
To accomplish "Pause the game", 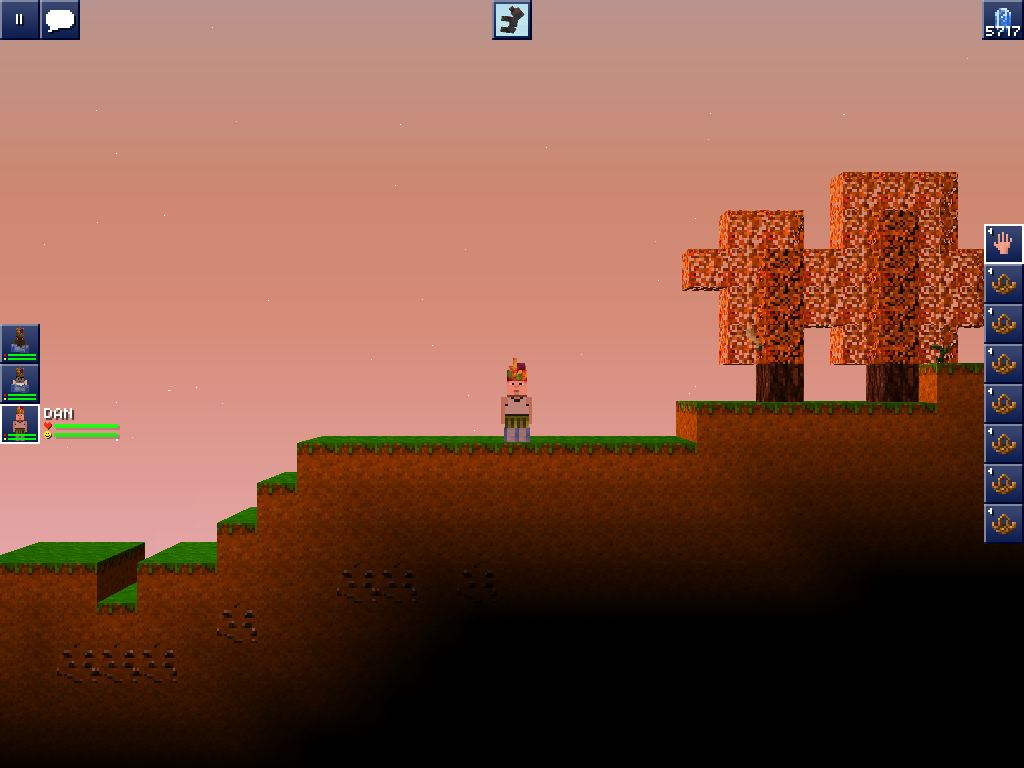I will click(x=19, y=19).
